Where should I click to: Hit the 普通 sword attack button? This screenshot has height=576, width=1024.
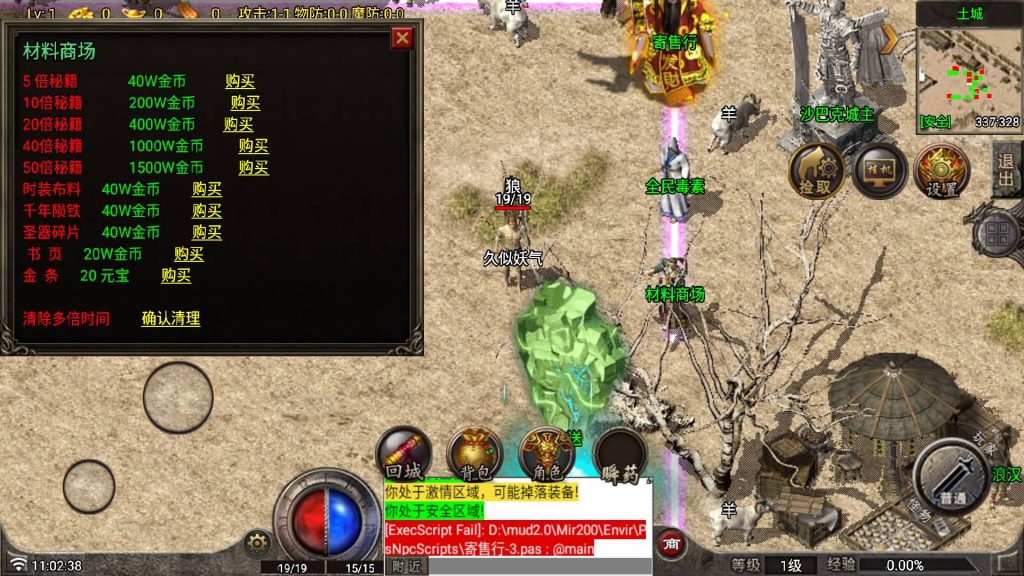950,476
